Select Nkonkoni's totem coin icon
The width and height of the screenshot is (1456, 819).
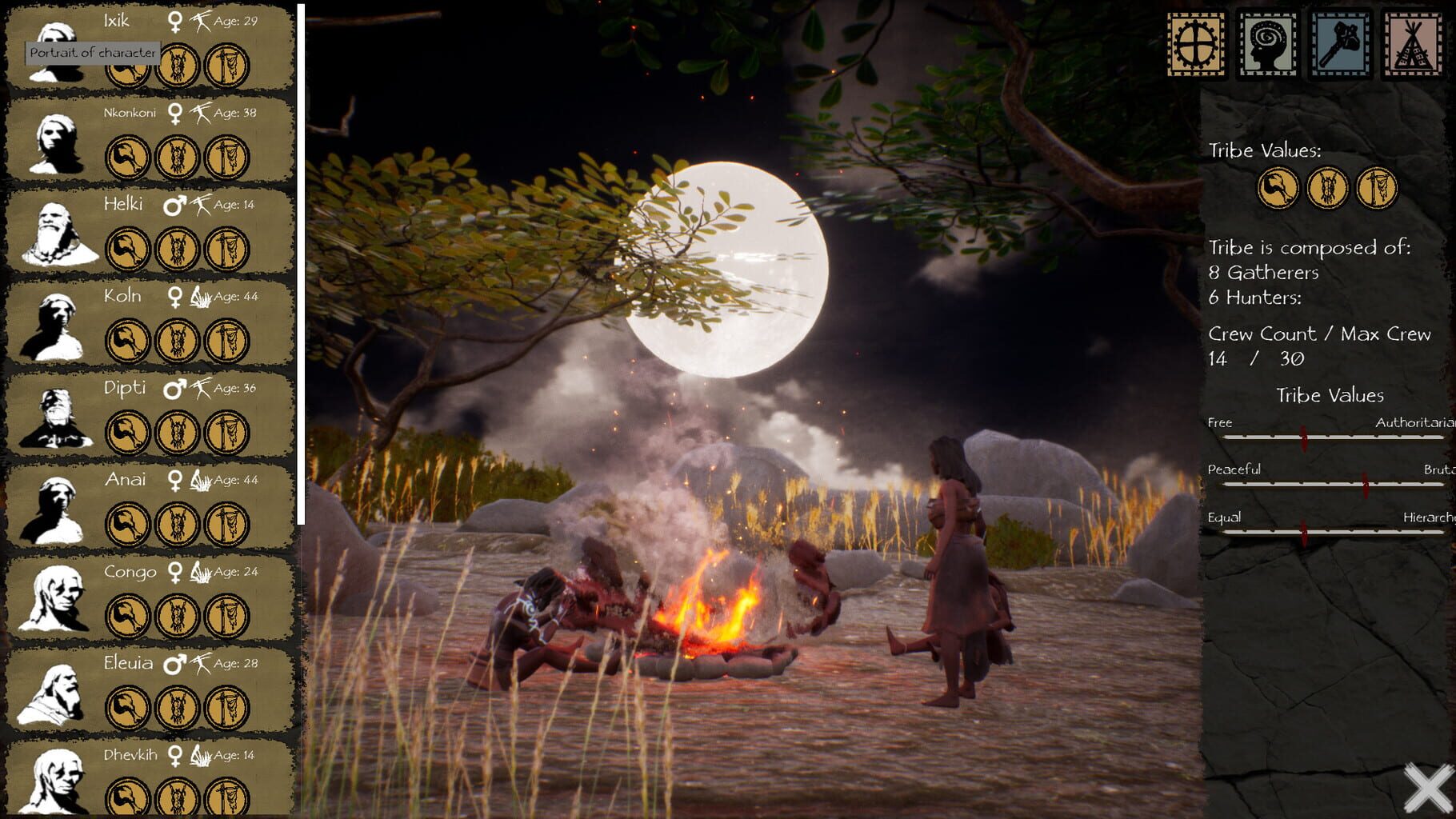[x=178, y=157]
